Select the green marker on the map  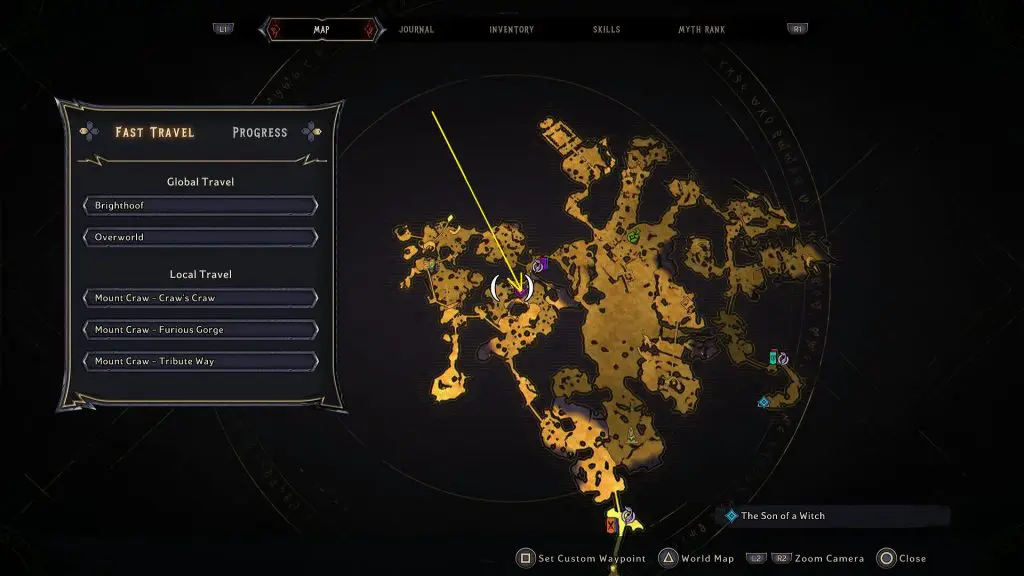click(x=634, y=236)
